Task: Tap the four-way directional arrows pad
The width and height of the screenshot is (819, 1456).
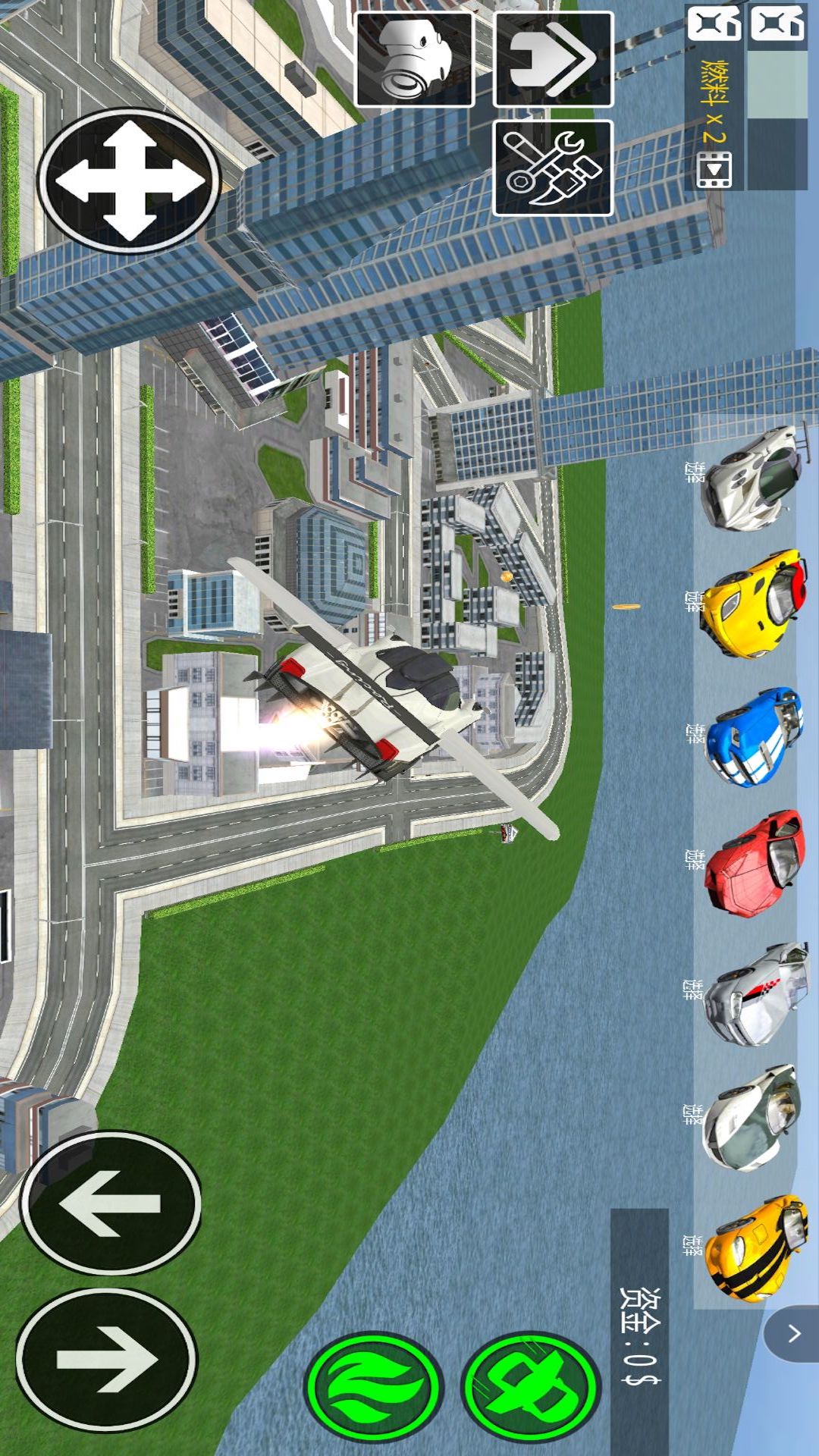Action: pos(129,180)
